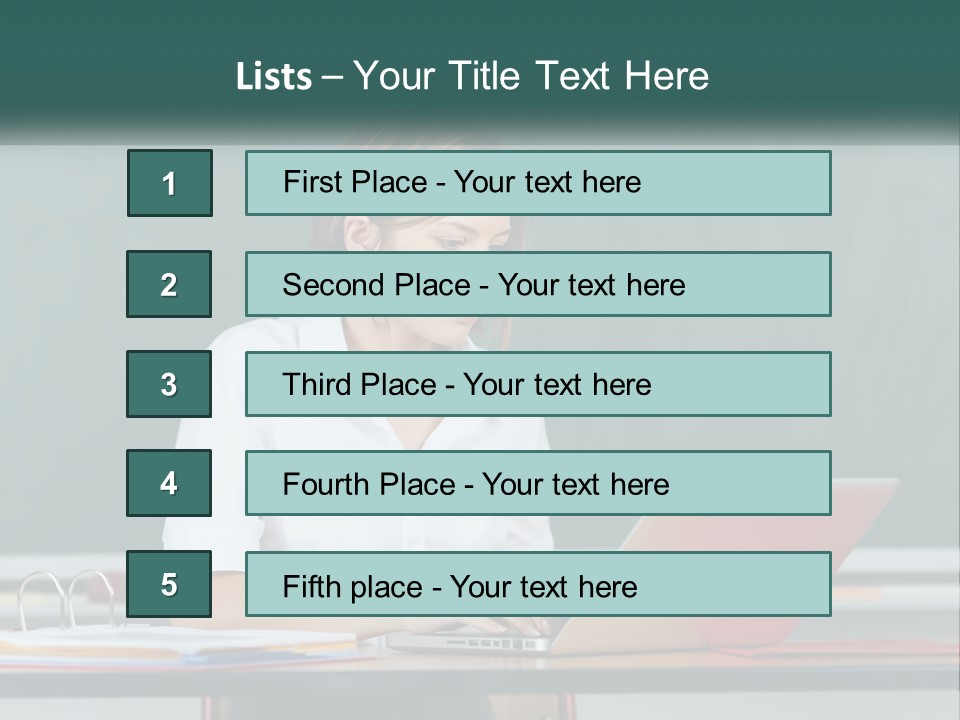Screen dimensions: 960x720
Task: Select the number 2 box
Action: (169, 284)
